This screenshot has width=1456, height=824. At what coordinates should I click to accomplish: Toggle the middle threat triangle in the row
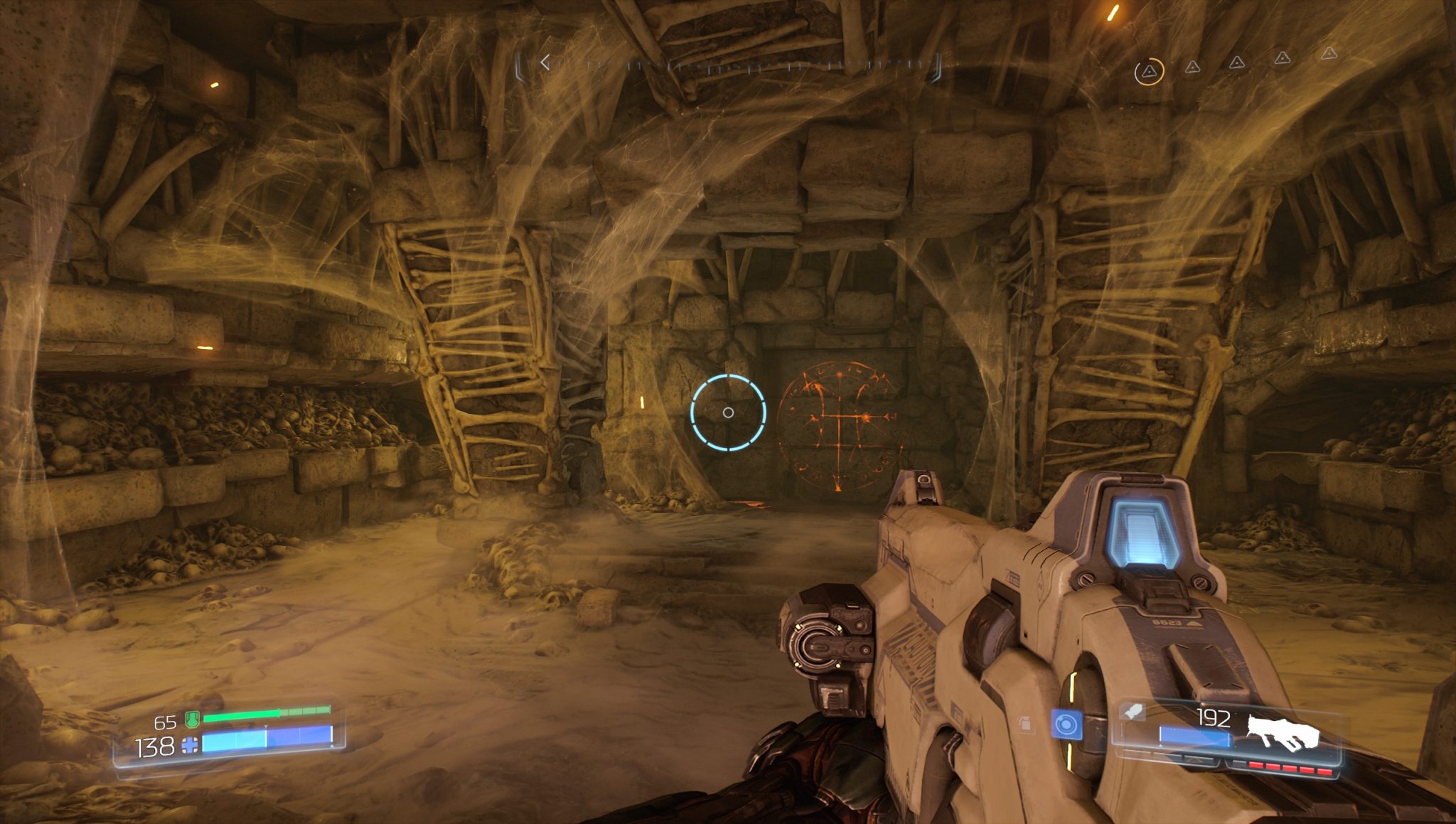1237,63
